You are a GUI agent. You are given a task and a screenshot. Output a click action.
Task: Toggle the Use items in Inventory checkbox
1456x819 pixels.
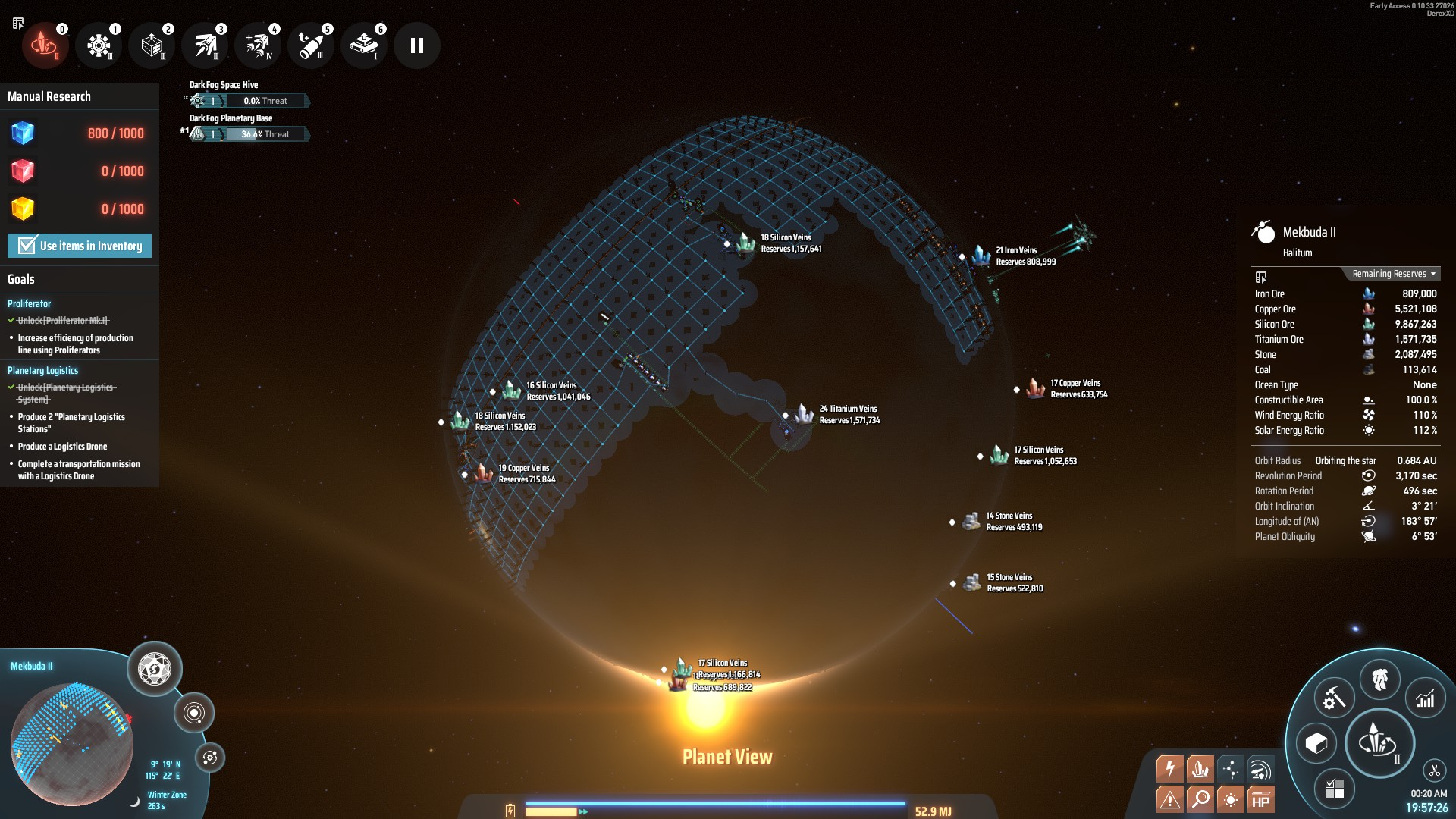tap(27, 246)
